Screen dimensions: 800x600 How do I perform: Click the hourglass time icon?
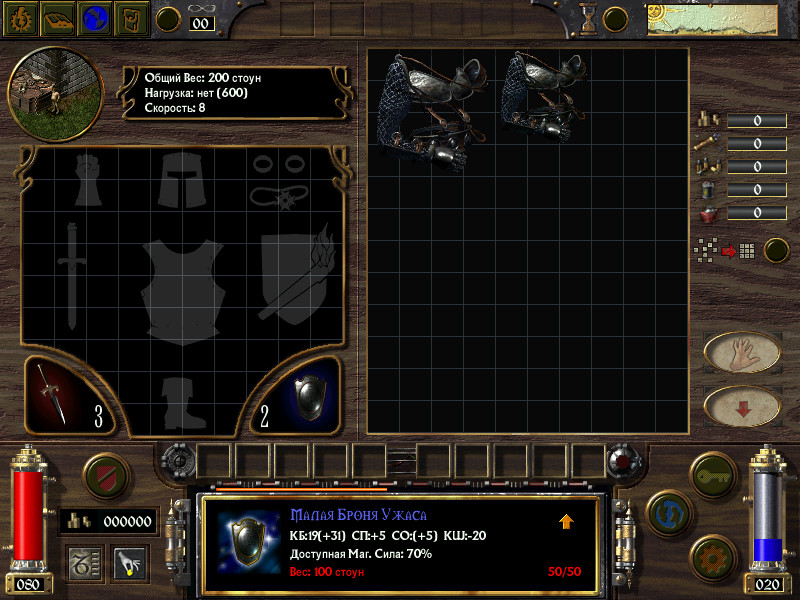589,17
